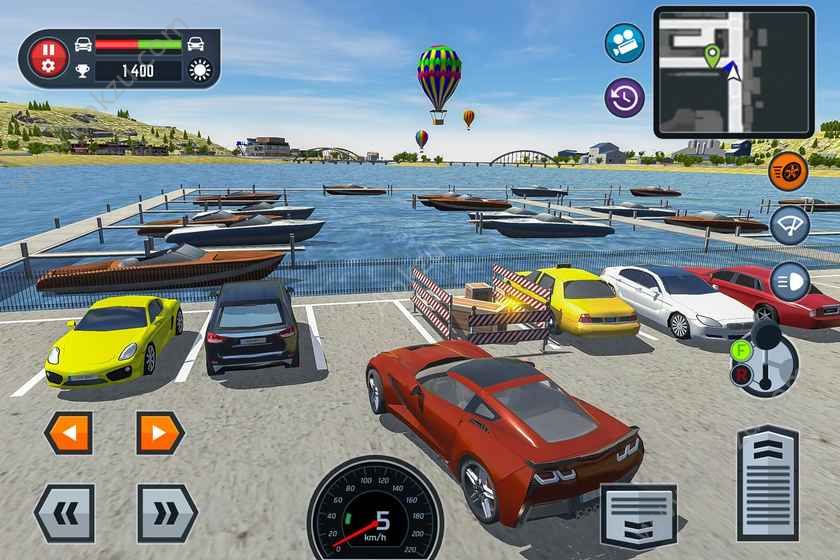Image resolution: width=840 pixels, height=560 pixels.
Task: Signal left with the orange arrow
Action: pyautogui.click(x=68, y=433)
